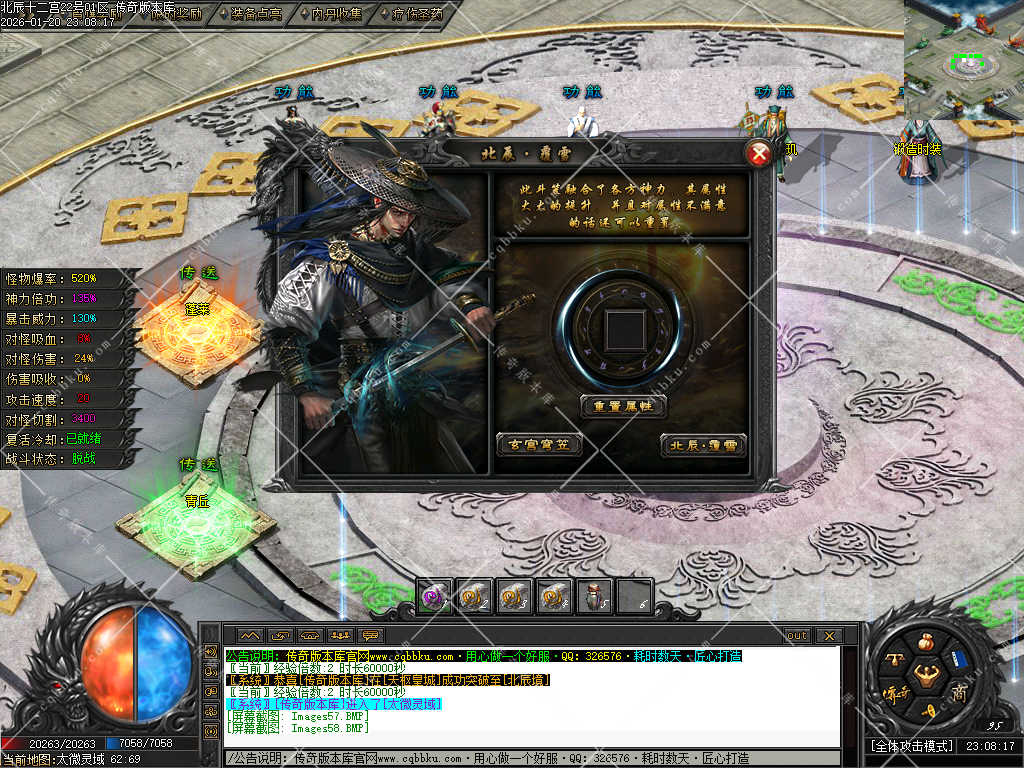Use the potion jar in hotbar slot 5
Image resolution: width=1024 pixels, height=768 pixels.
tap(594, 596)
